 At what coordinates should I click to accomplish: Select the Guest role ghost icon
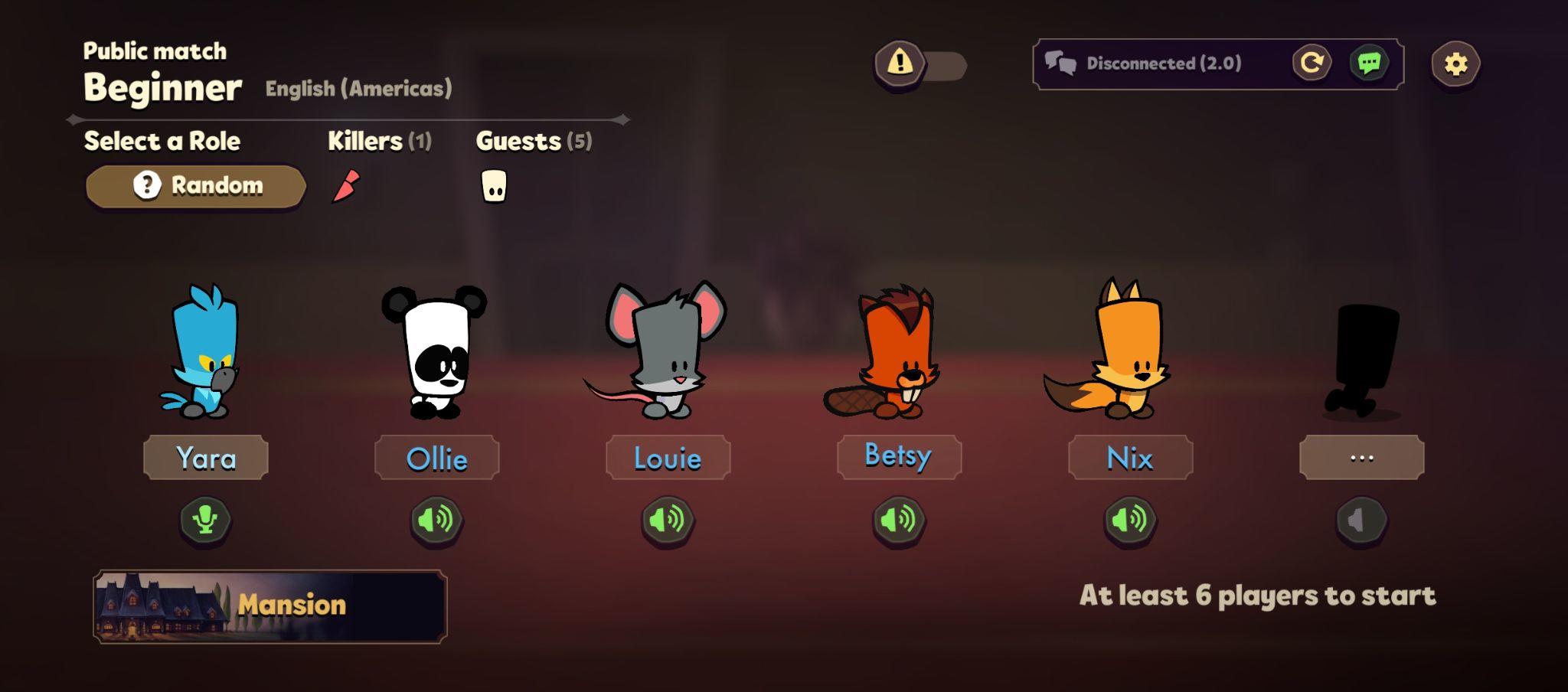click(495, 184)
